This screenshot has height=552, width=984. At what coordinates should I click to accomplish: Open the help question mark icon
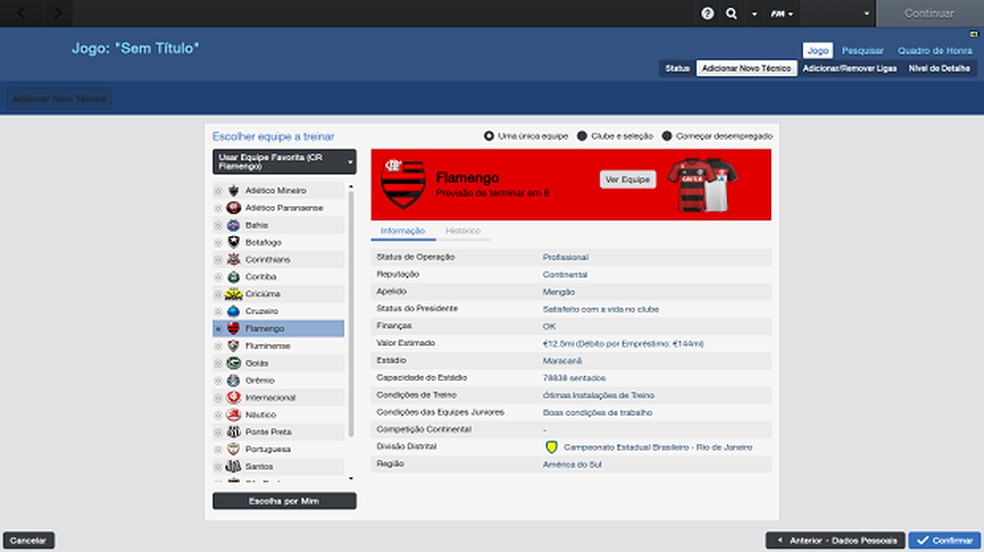[x=708, y=14]
